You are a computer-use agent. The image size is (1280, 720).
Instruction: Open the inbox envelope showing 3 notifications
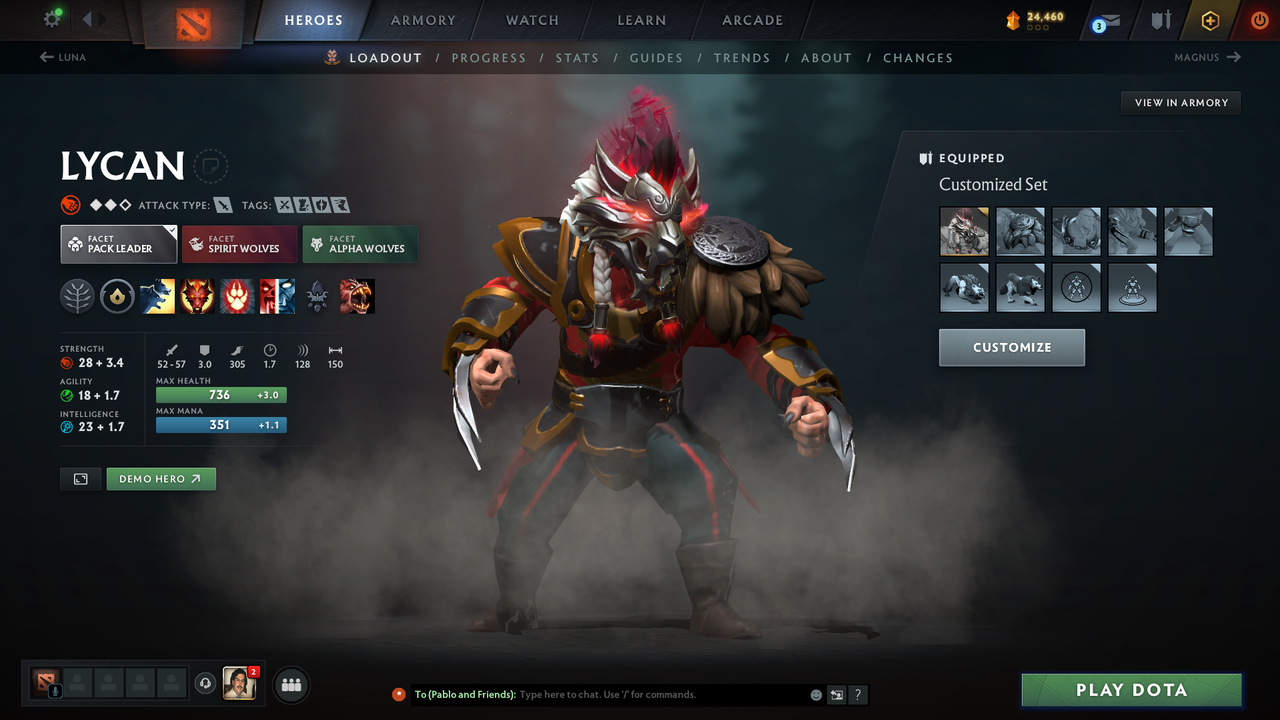click(1105, 20)
